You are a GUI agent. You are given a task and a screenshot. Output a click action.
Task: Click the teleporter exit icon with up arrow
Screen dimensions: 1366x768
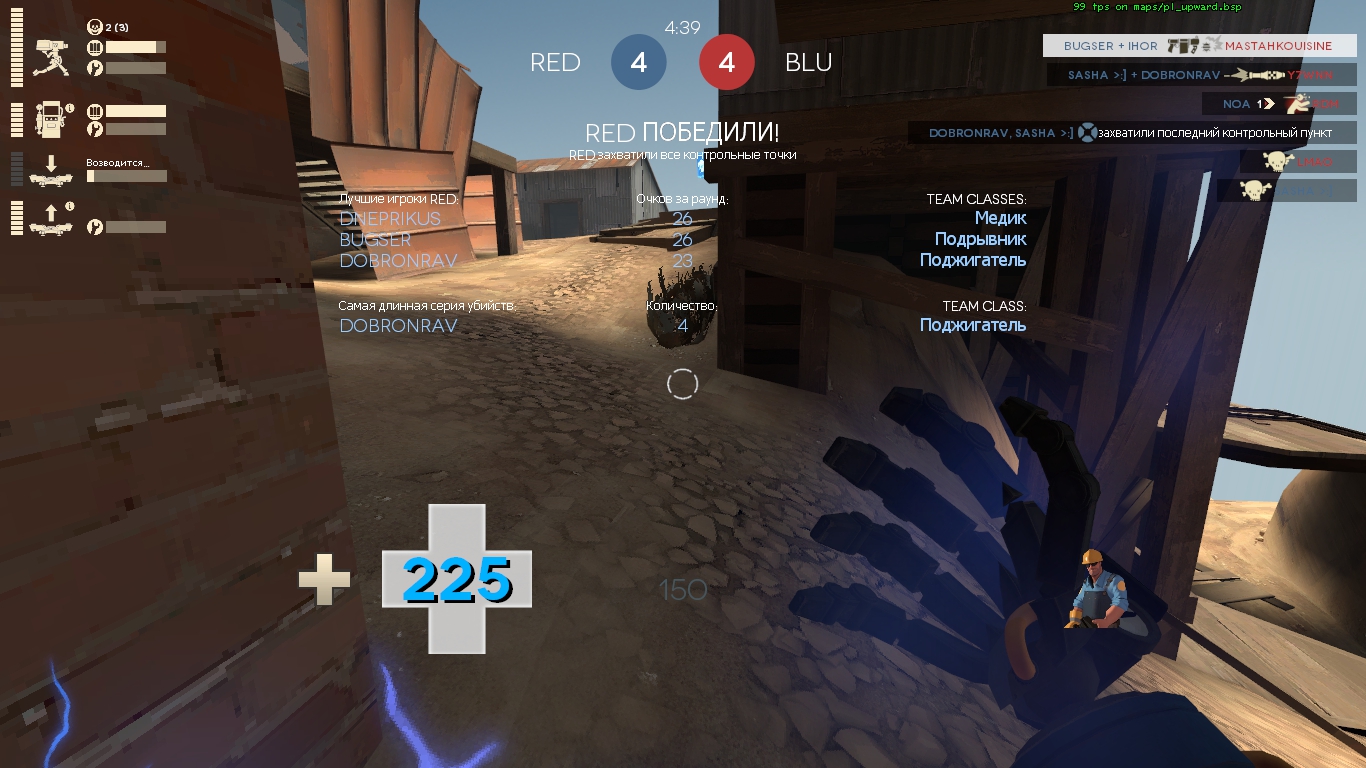pyautogui.click(x=50, y=218)
